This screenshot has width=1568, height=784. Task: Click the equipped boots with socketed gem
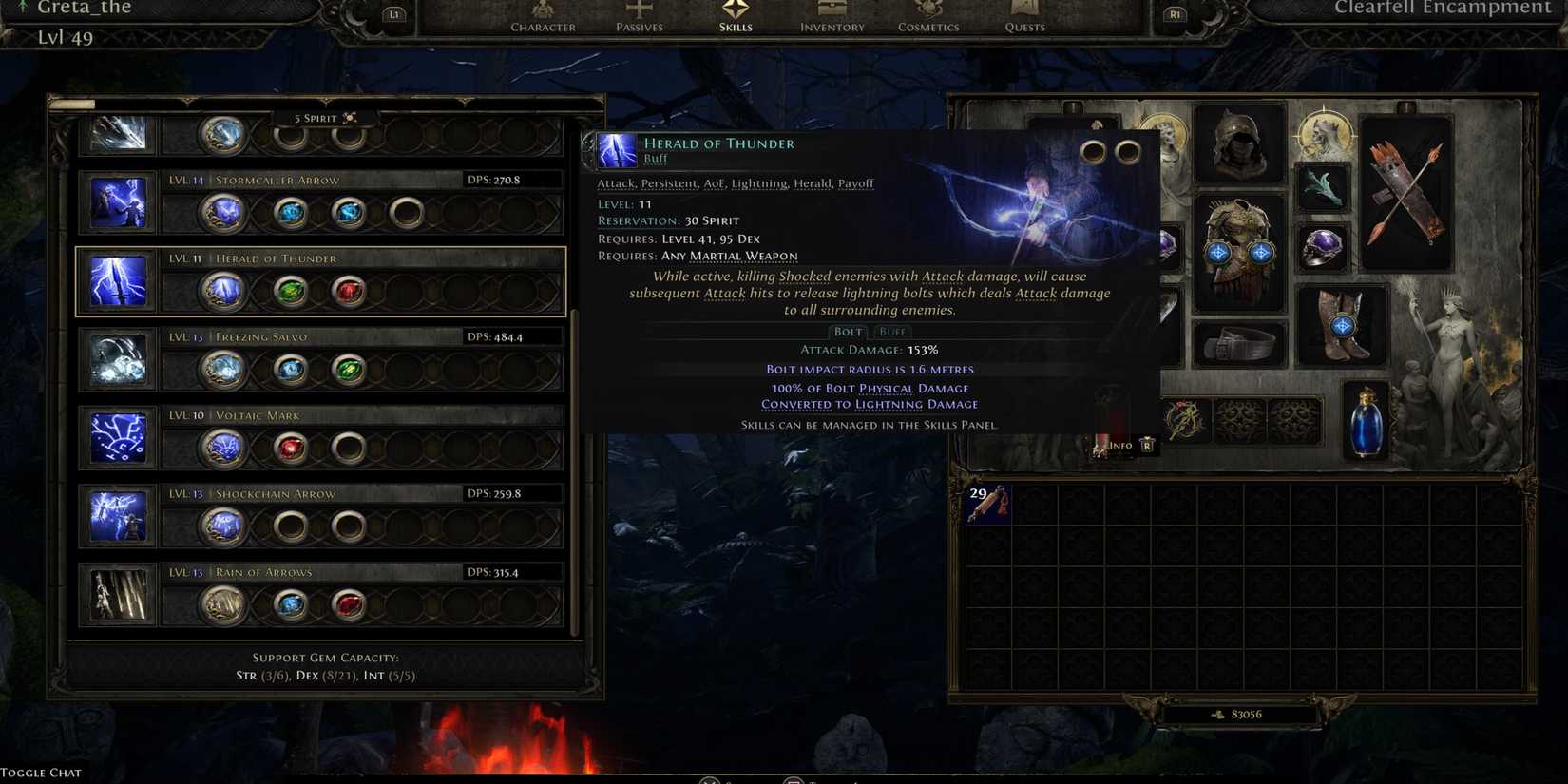[x=1344, y=323]
